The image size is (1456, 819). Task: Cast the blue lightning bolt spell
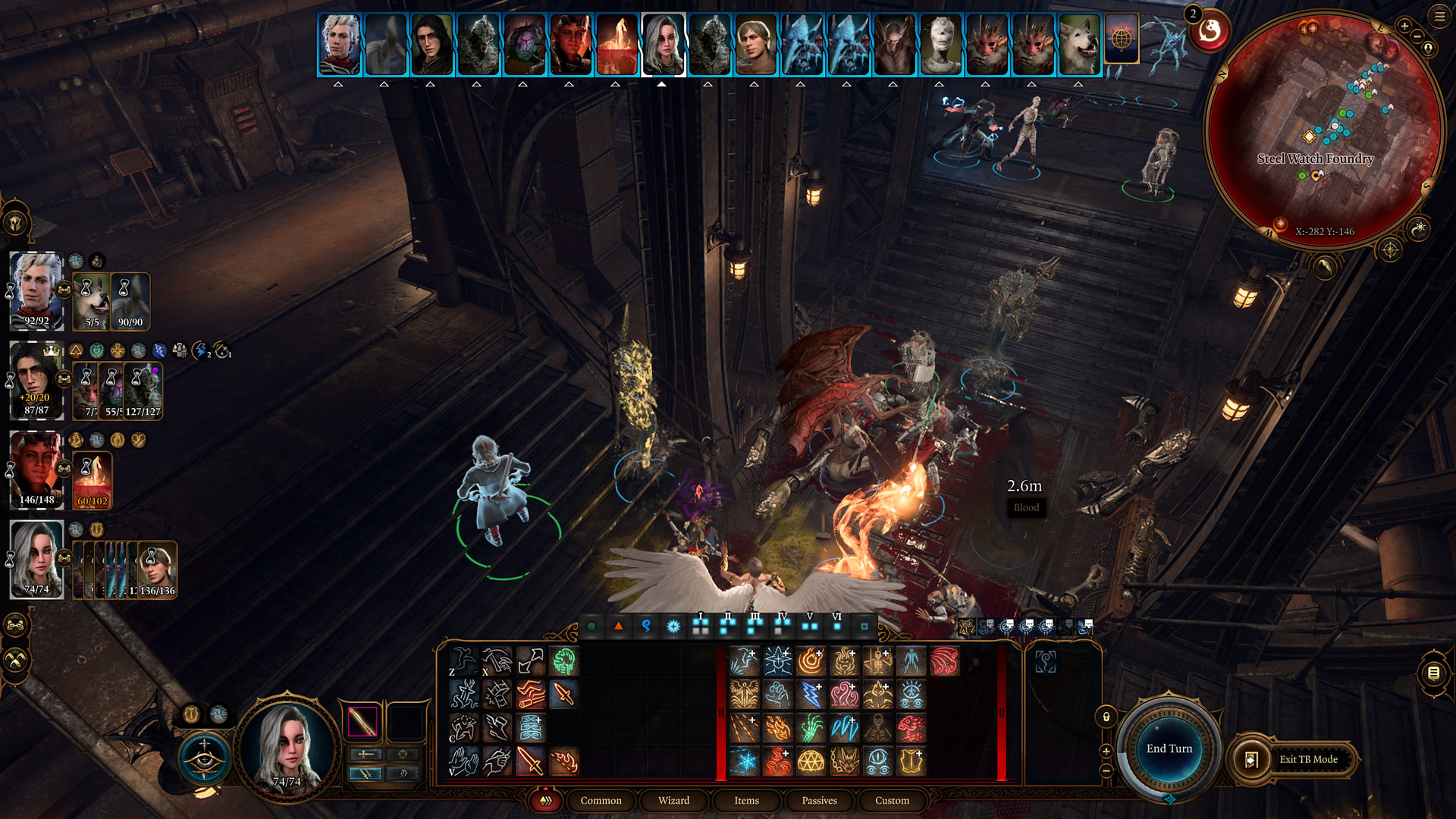(811, 695)
